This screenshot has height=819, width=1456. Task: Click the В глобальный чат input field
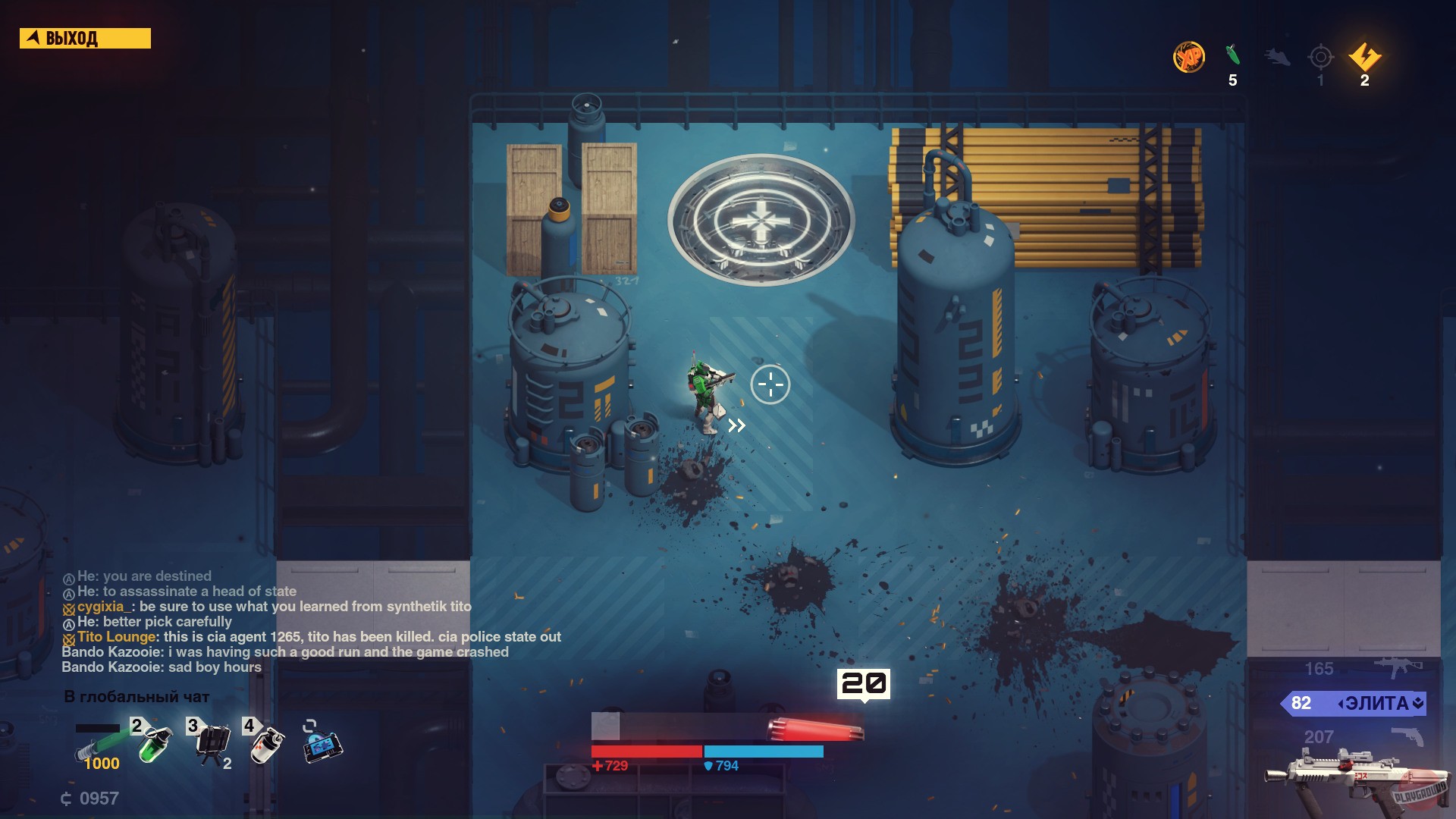[x=136, y=695]
